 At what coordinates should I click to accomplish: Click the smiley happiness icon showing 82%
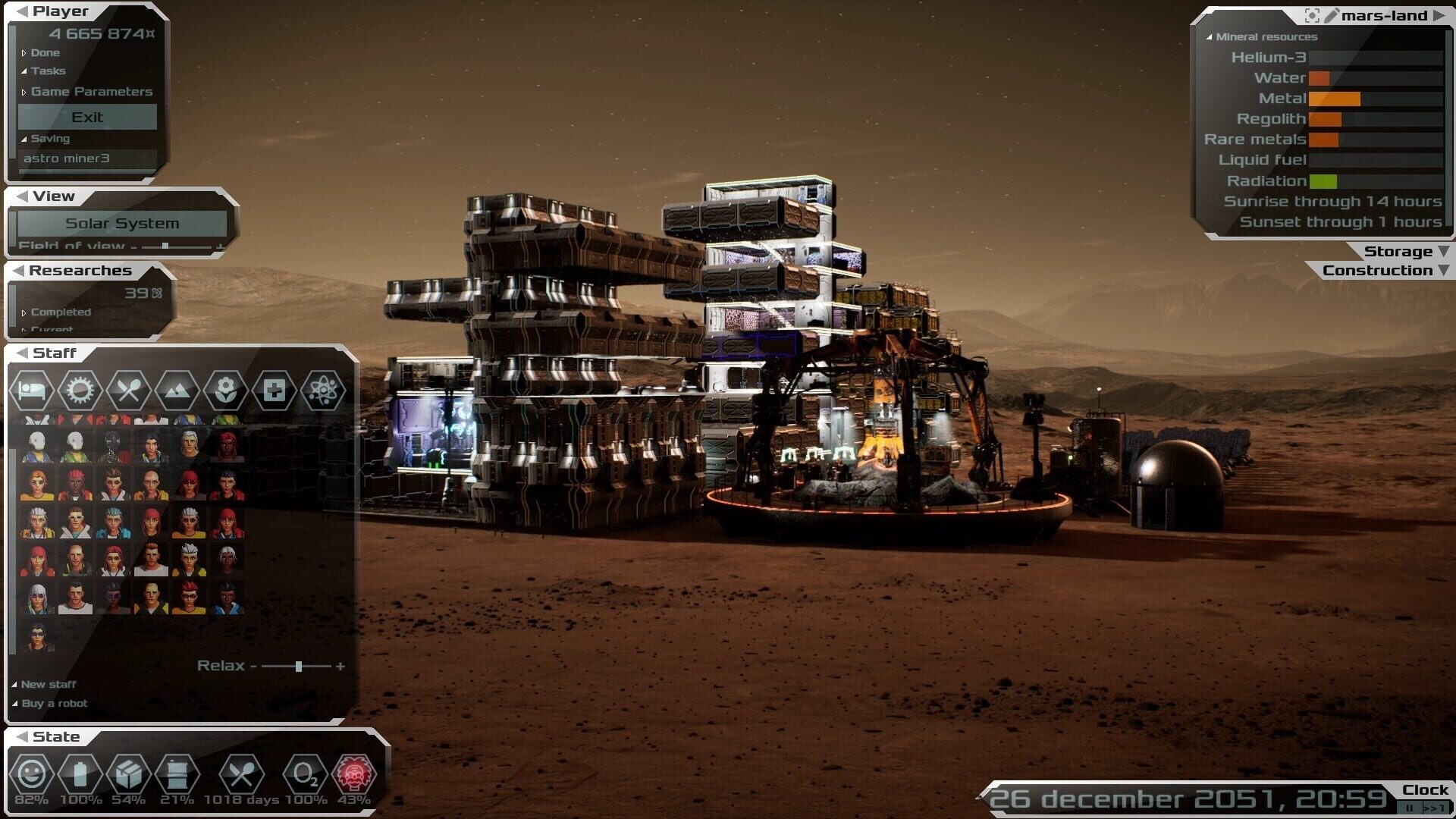[33, 775]
